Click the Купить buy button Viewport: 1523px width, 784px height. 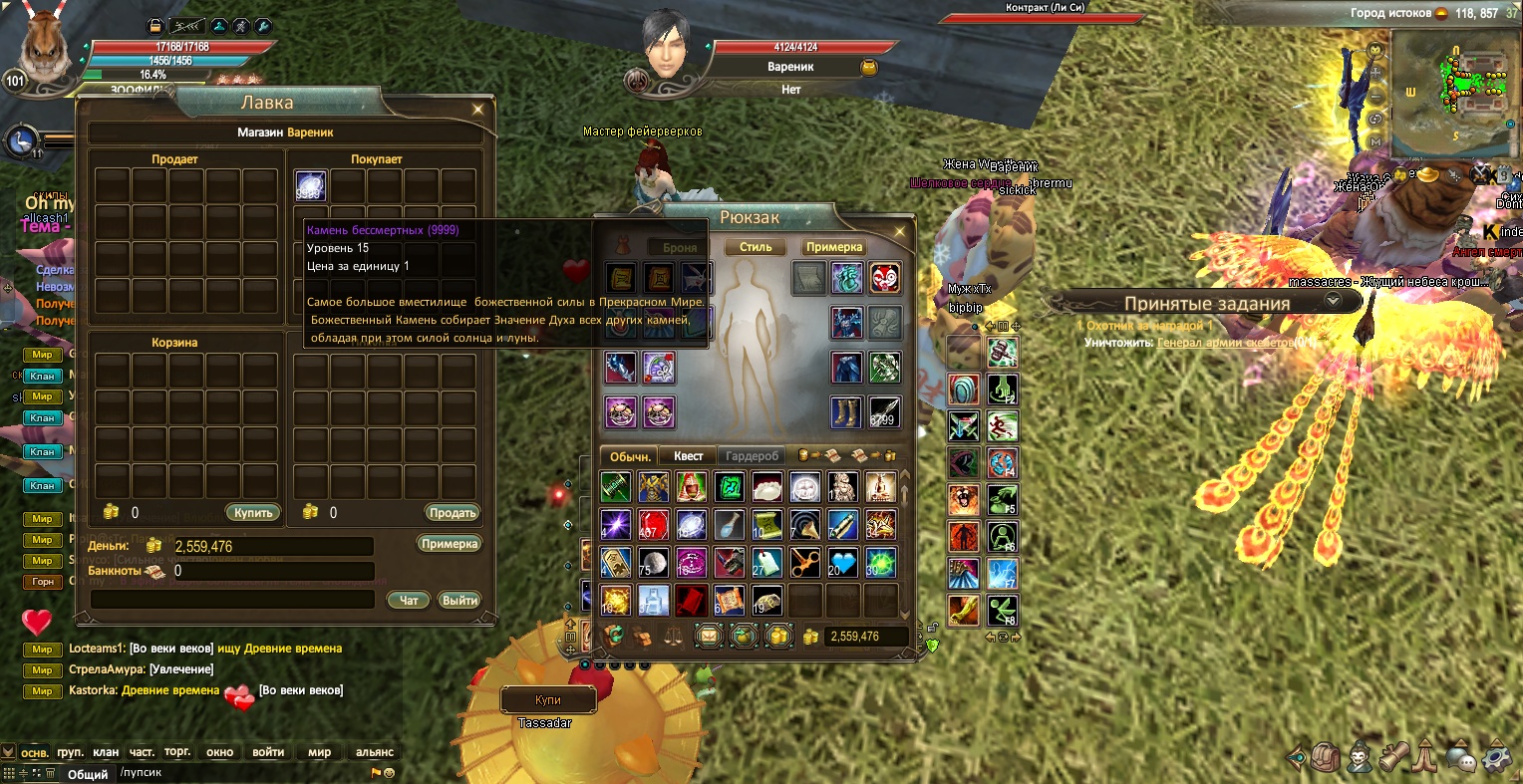coord(253,513)
